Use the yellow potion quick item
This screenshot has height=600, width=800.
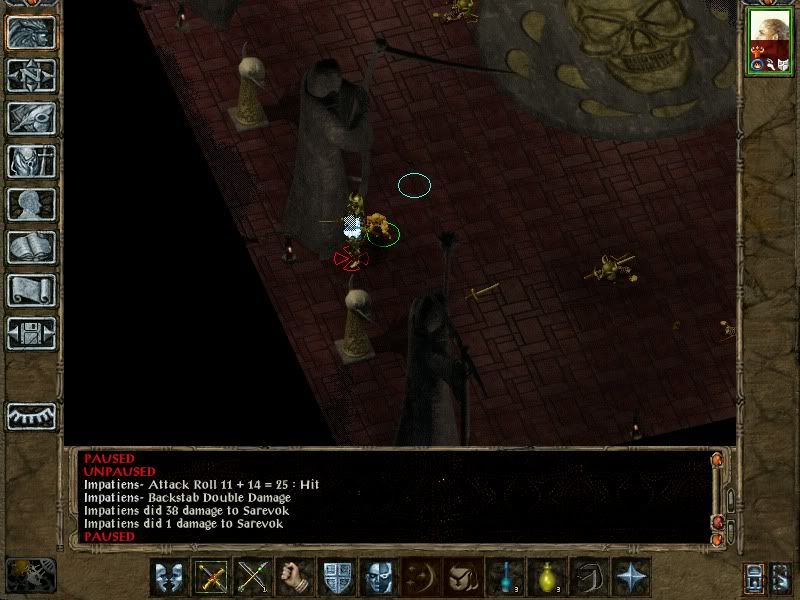(548, 577)
